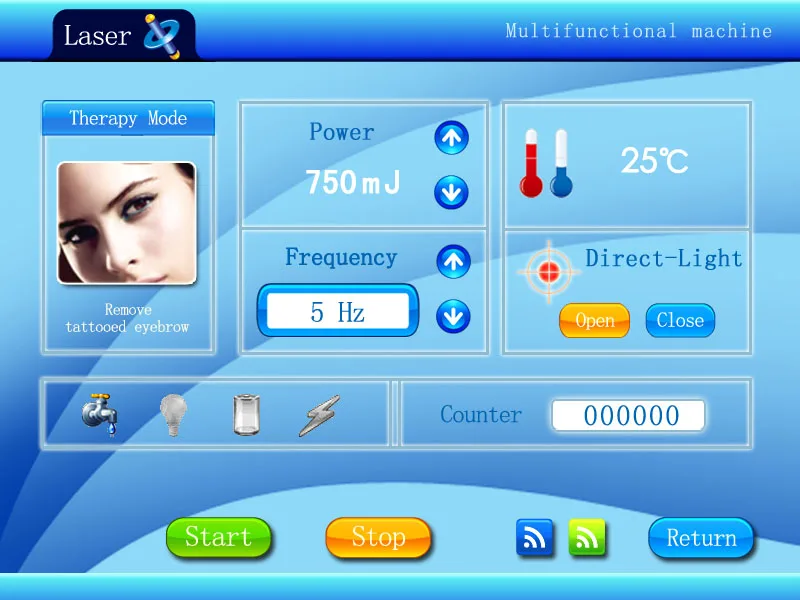
Task: Select the Therapy Mode tab
Action: (128, 119)
